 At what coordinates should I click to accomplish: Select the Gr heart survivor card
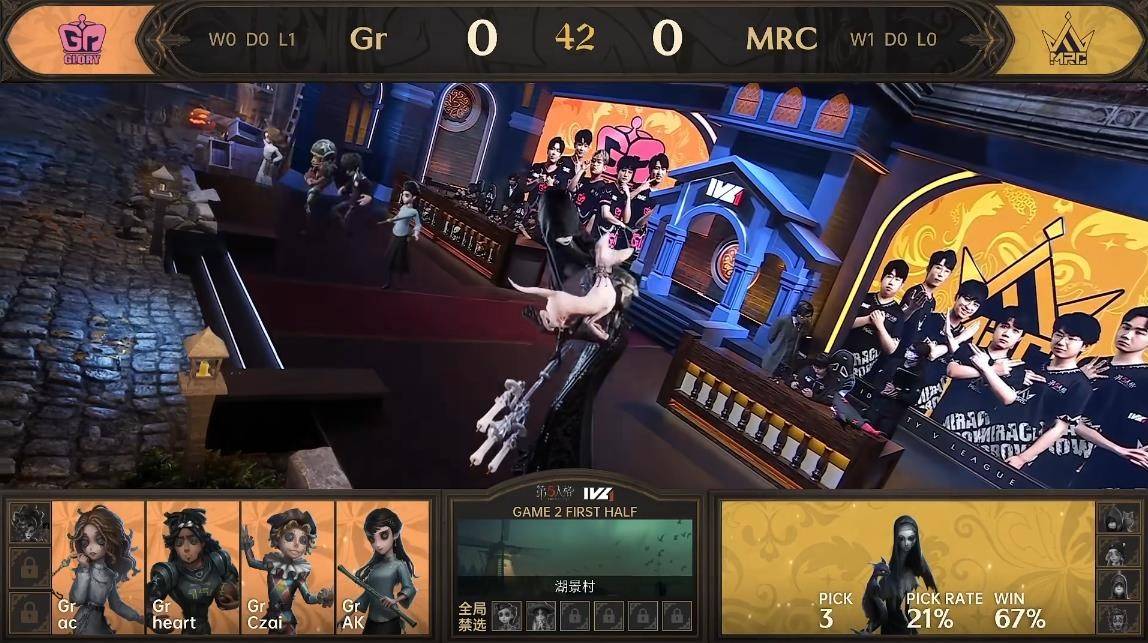pos(193,568)
